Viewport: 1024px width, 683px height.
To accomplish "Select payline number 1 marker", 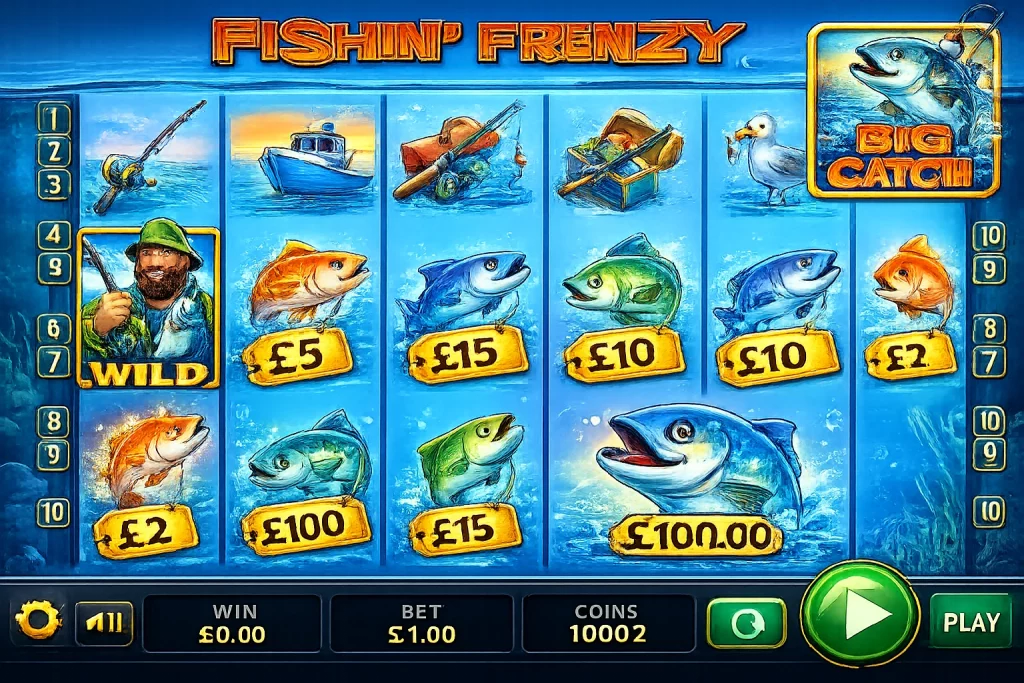I will pyautogui.click(x=54, y=120).
